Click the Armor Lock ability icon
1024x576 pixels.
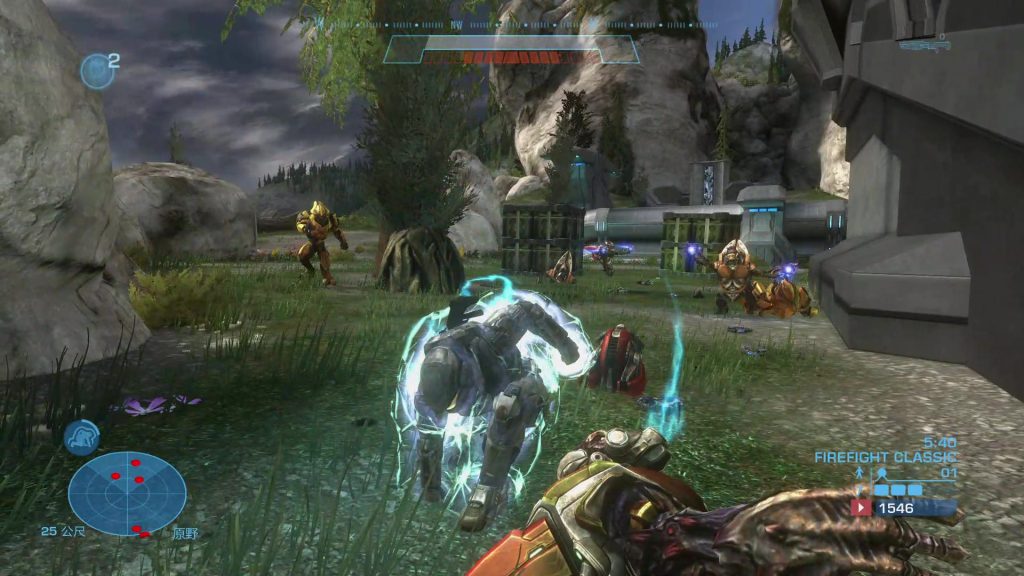tap(81, 437)
